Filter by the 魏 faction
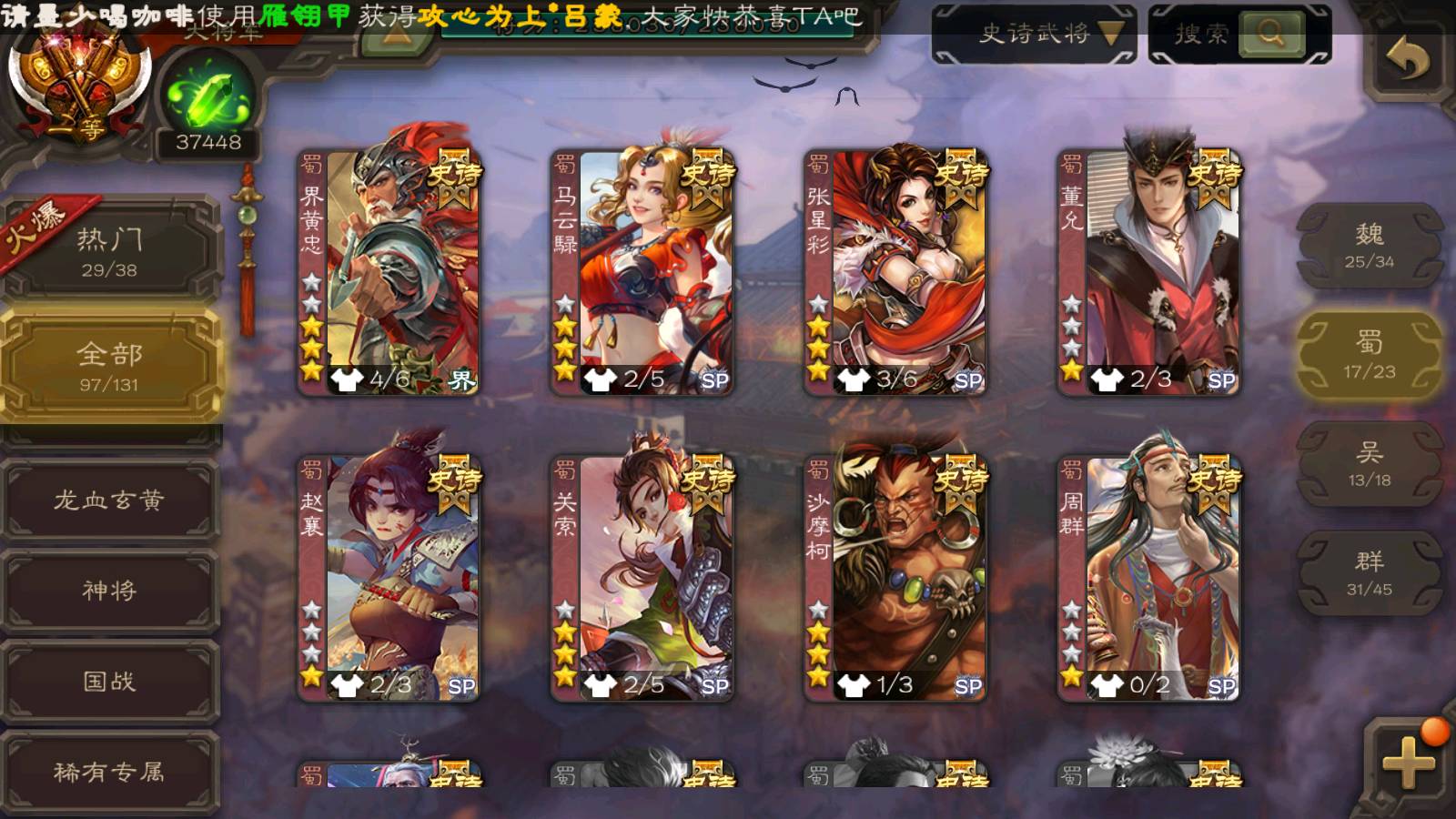The width and height of the screenshot is (1456, 819). pos(1370,245)
